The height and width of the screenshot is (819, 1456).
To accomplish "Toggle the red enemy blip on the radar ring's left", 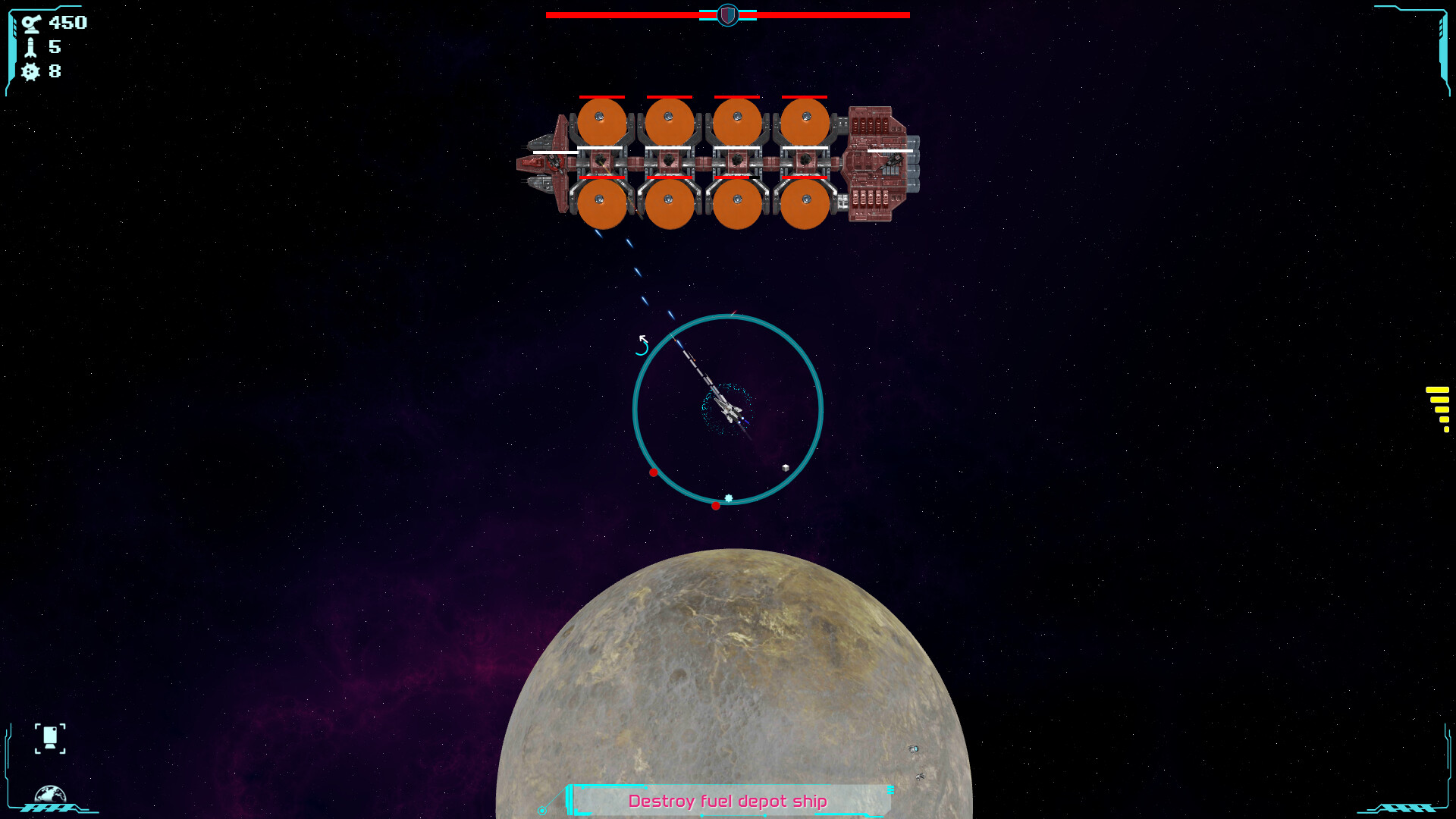I will (654, 472).
